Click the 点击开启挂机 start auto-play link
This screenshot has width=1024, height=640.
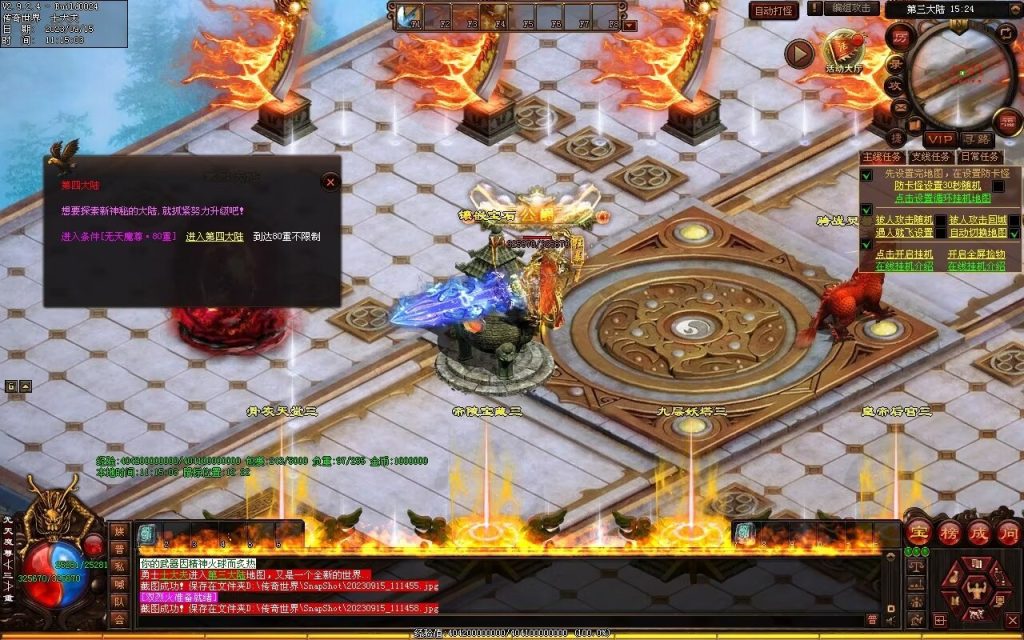(904, 254)
